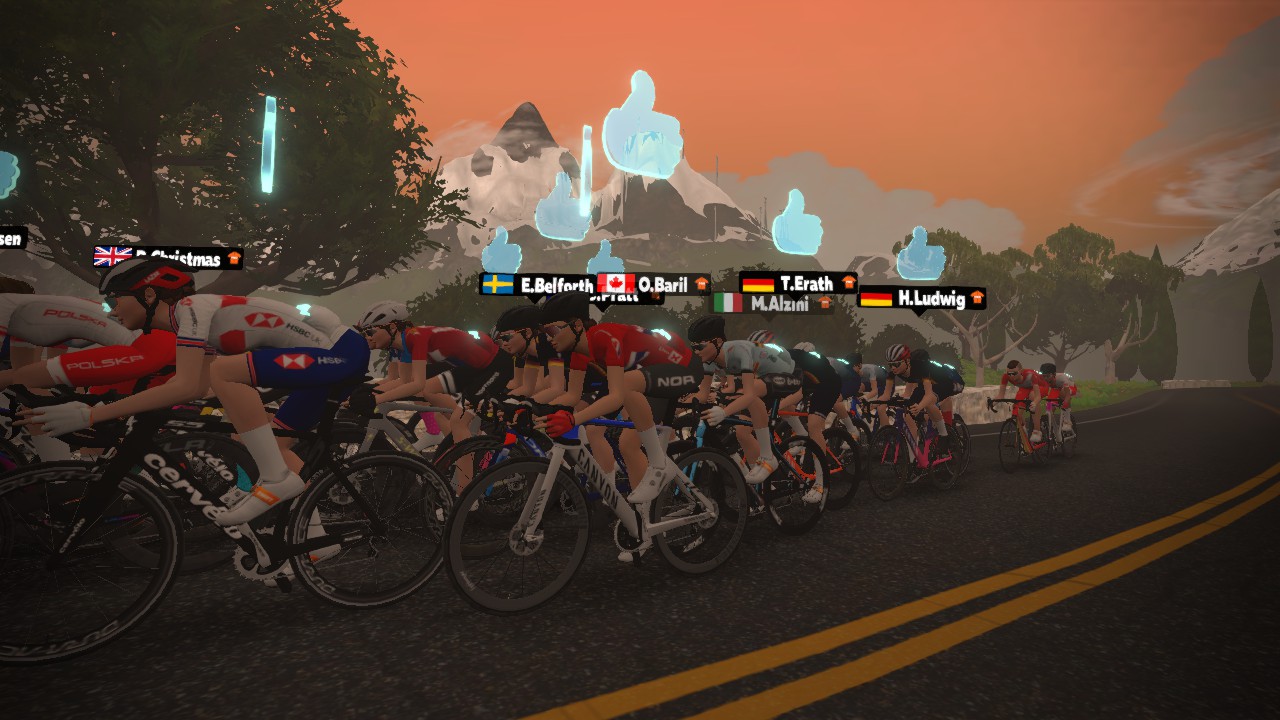Select the Christmas rider's British name tag
The width and height of the screenshot is (1280, 720).
(x=168, y=258)
